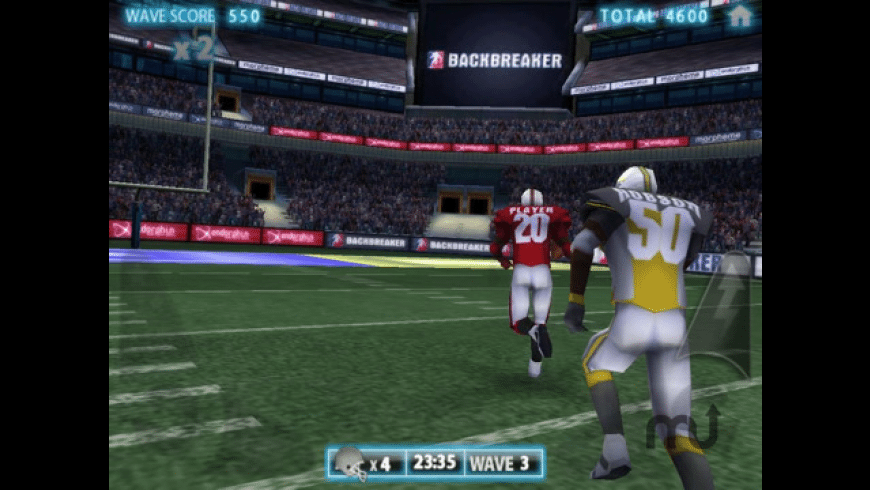The width and height of the screenshot is (870, 490).
Task: Tap the home icon beside the total score
Action: coord(739,16)
